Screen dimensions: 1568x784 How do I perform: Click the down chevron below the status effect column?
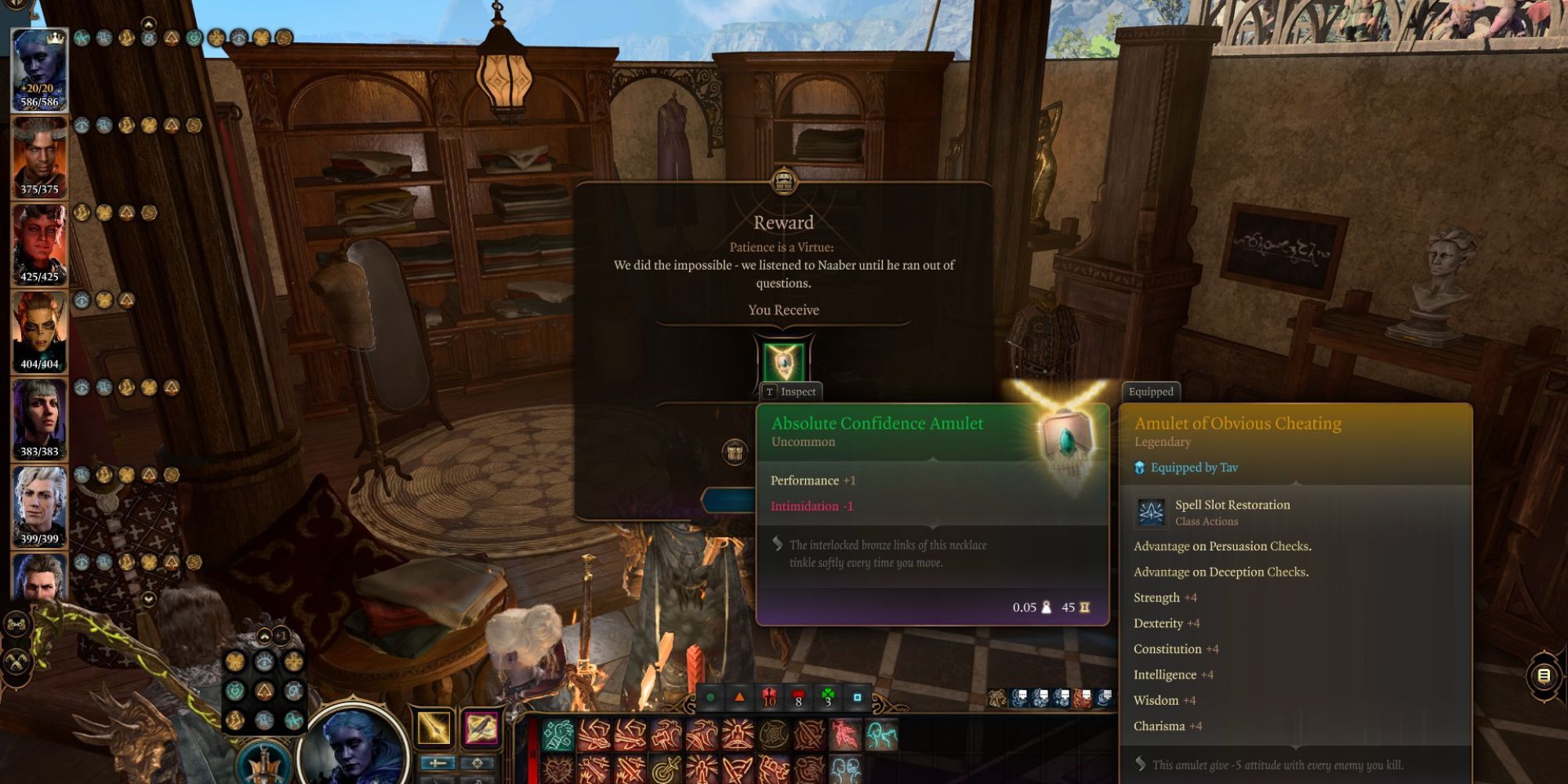[x=148, y=599]
